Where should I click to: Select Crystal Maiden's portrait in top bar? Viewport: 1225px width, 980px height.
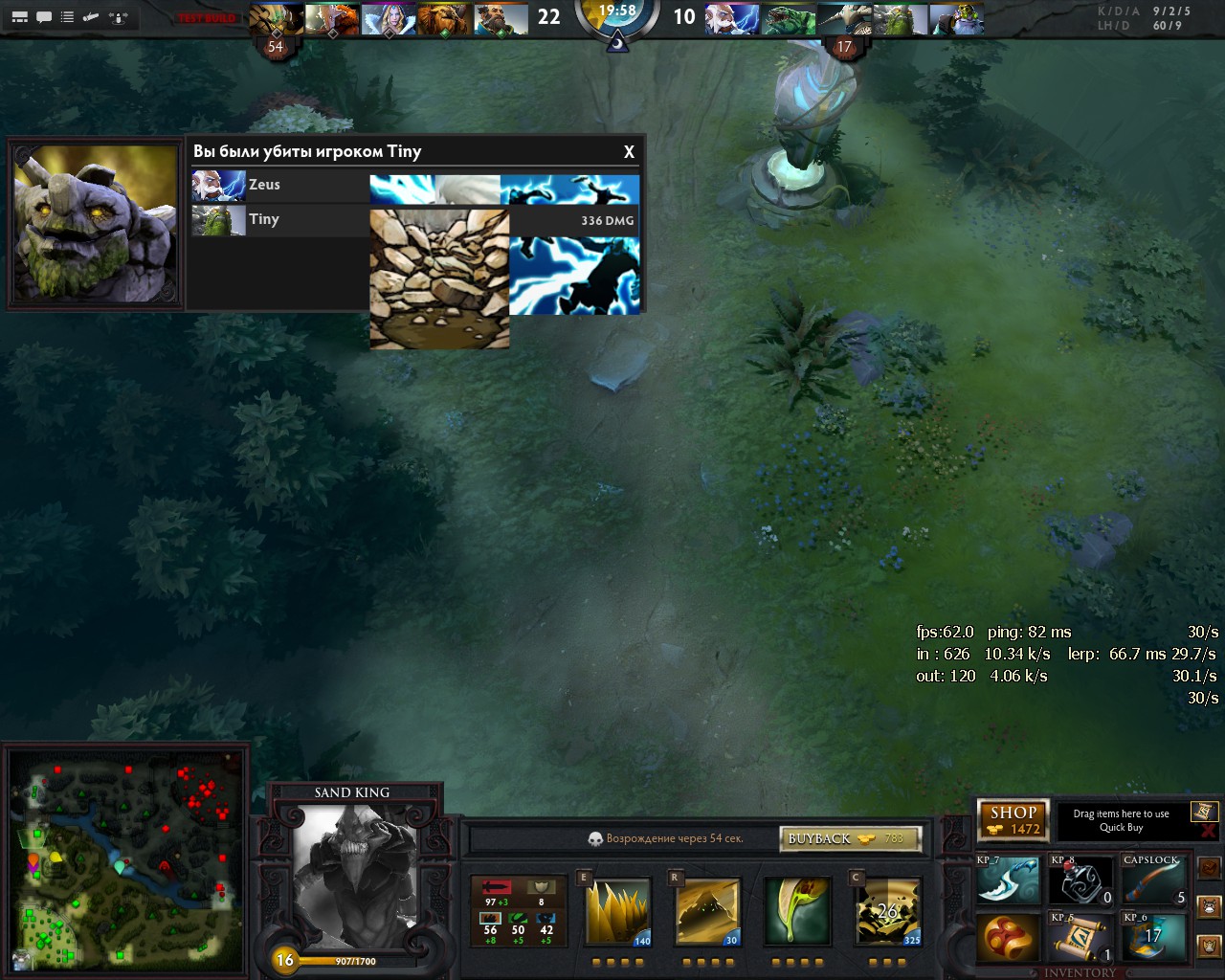(x=388, y=19)
